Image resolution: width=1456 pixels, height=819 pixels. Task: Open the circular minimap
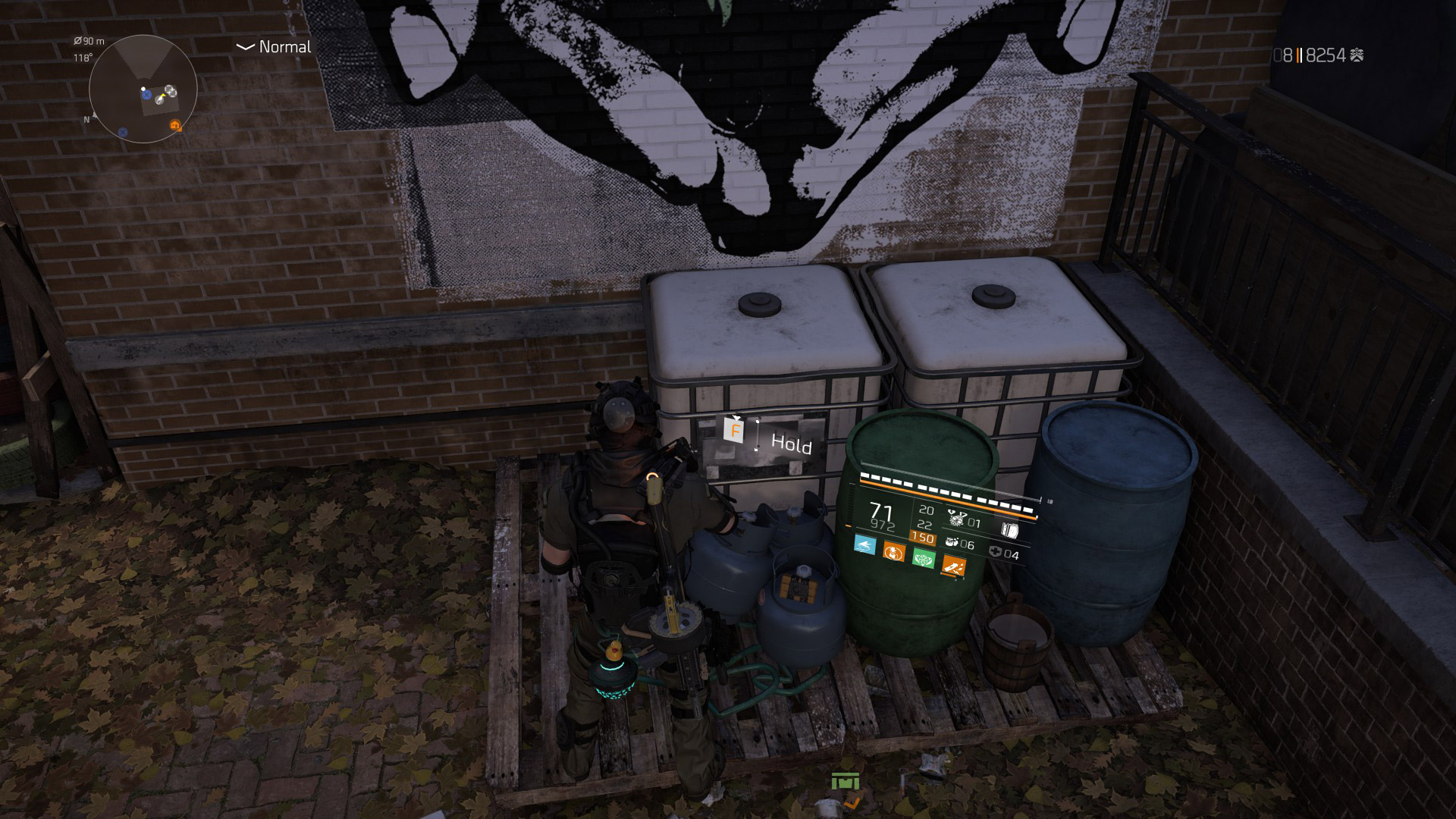point(143,89)
